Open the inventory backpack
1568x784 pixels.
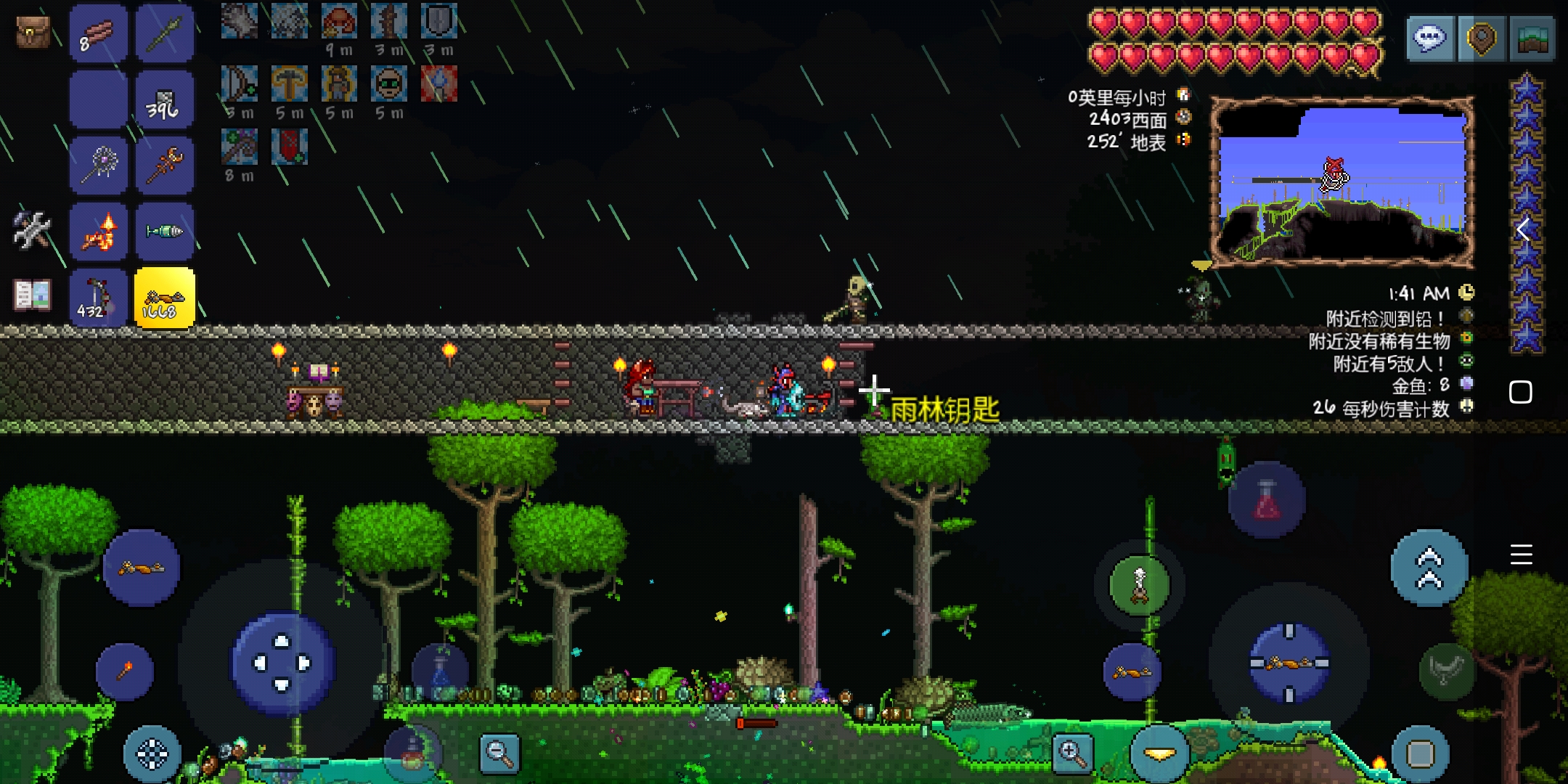(x=33, y=33)
